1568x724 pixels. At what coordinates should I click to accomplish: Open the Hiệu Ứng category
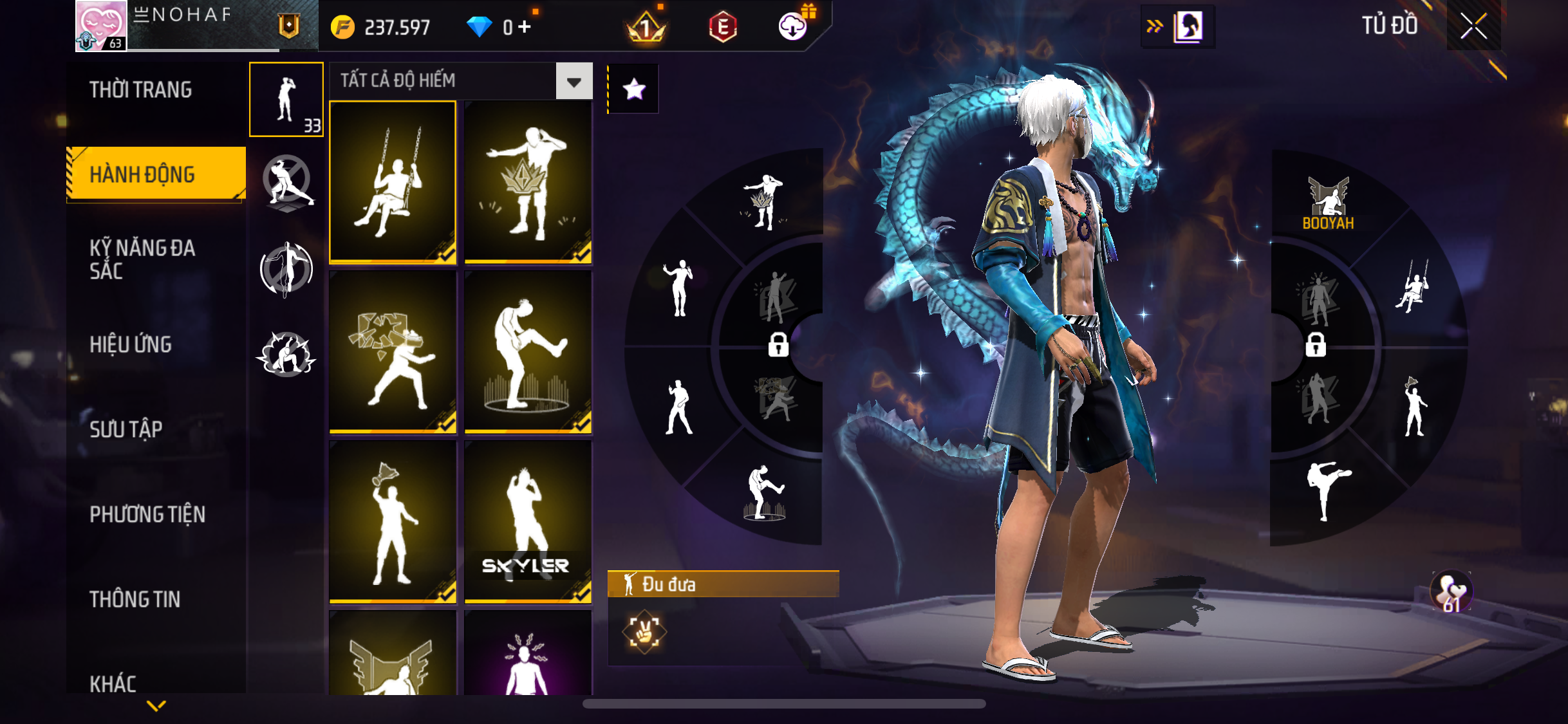click(131, 344)
